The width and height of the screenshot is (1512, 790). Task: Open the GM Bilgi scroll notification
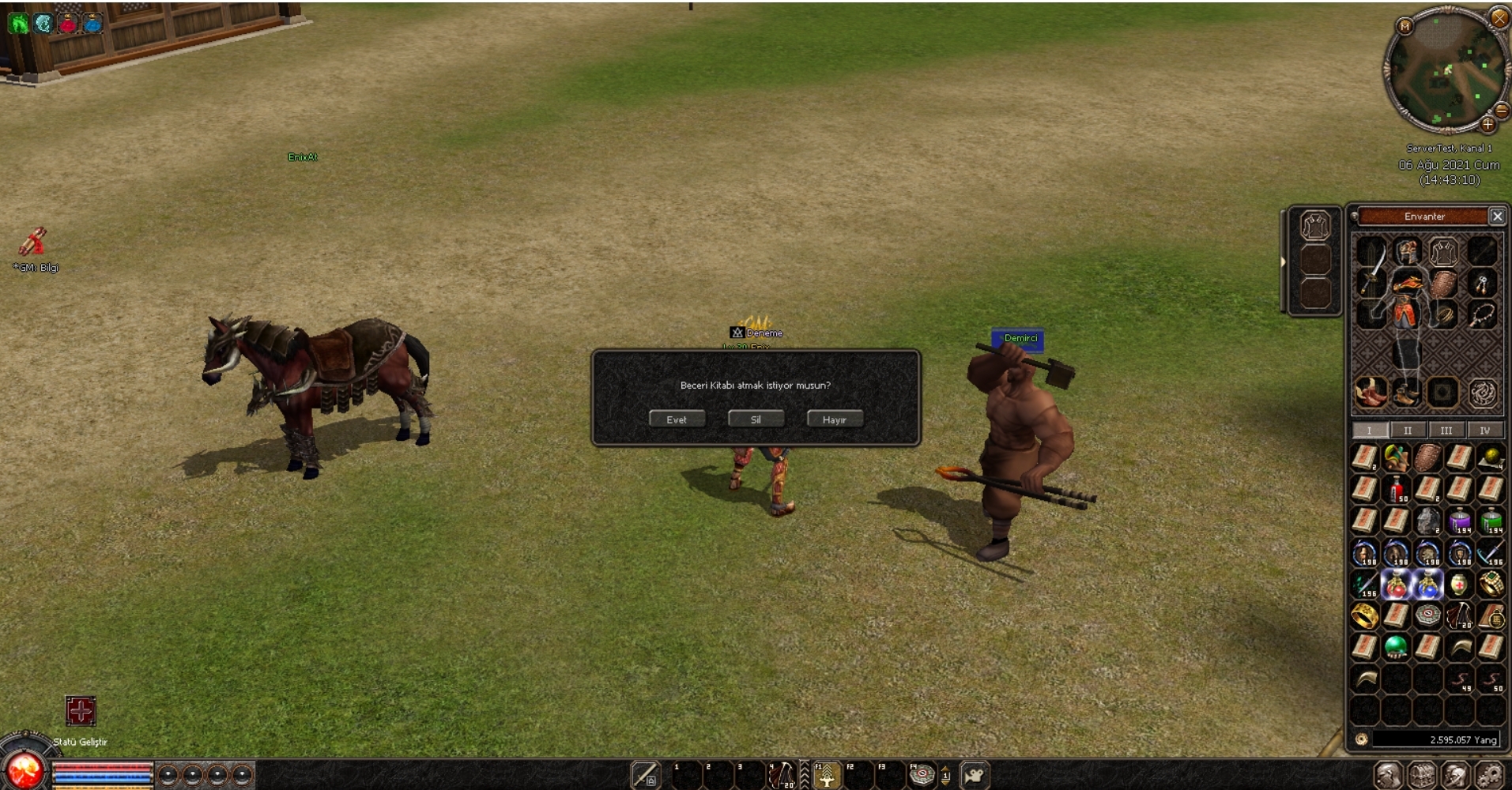pos(32,242)
